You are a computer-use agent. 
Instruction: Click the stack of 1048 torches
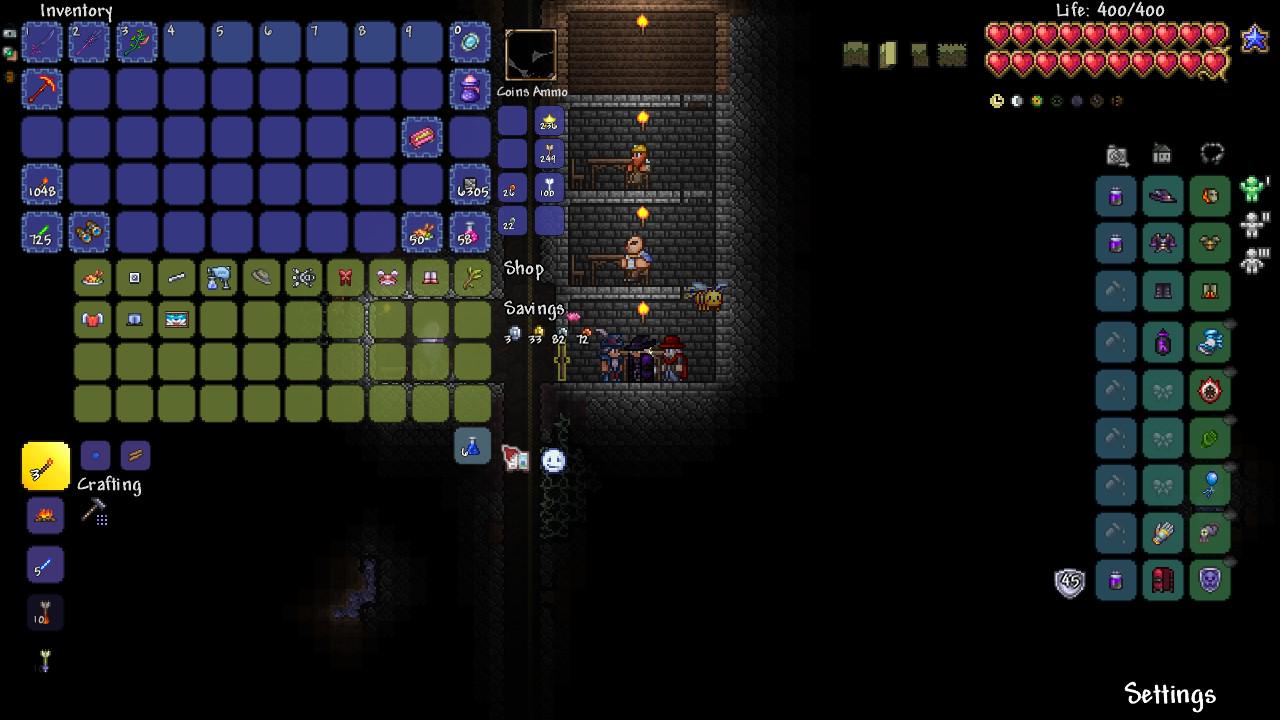click(42, 186)
